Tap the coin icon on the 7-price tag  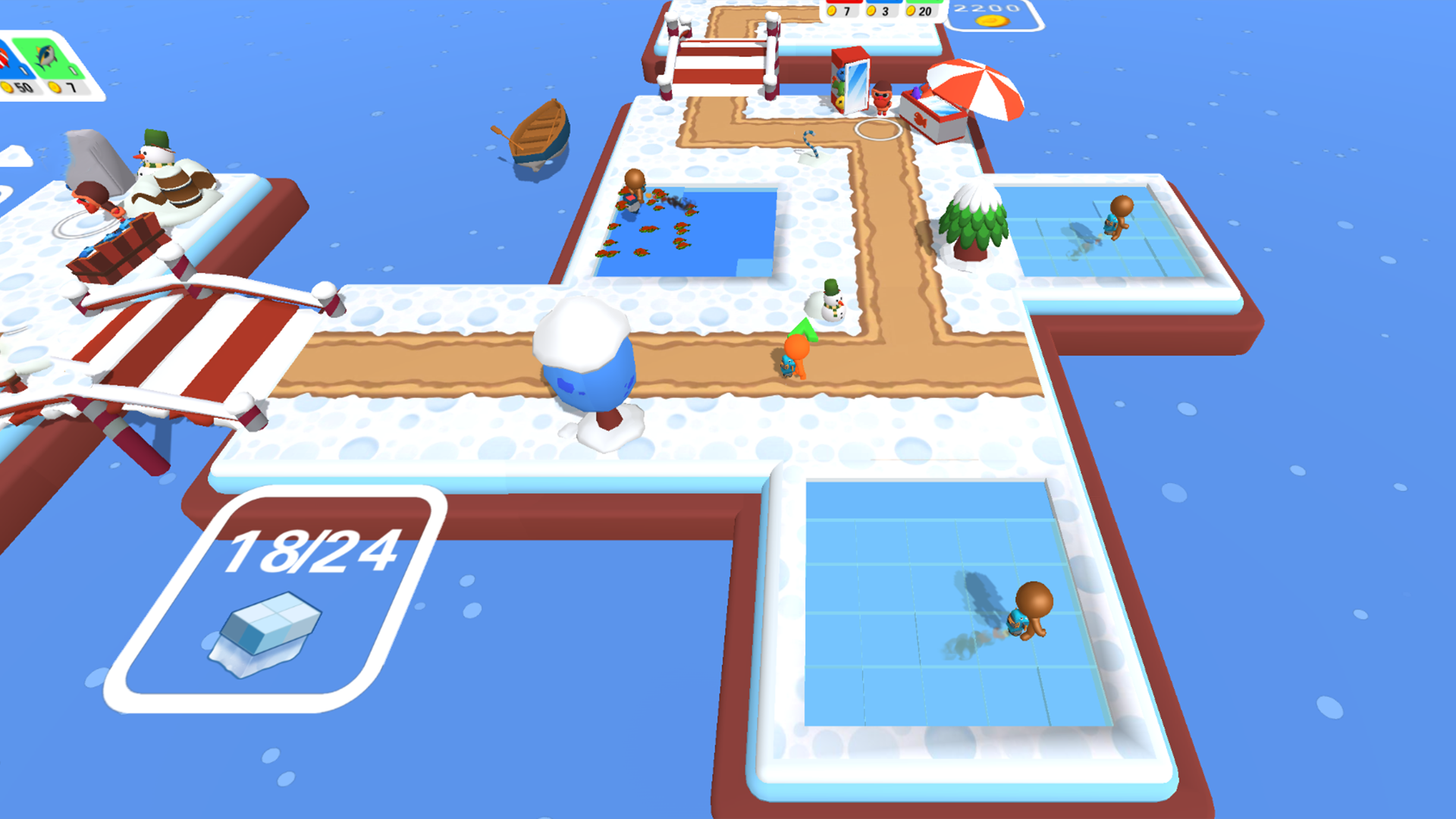click(x=832, y=11)
